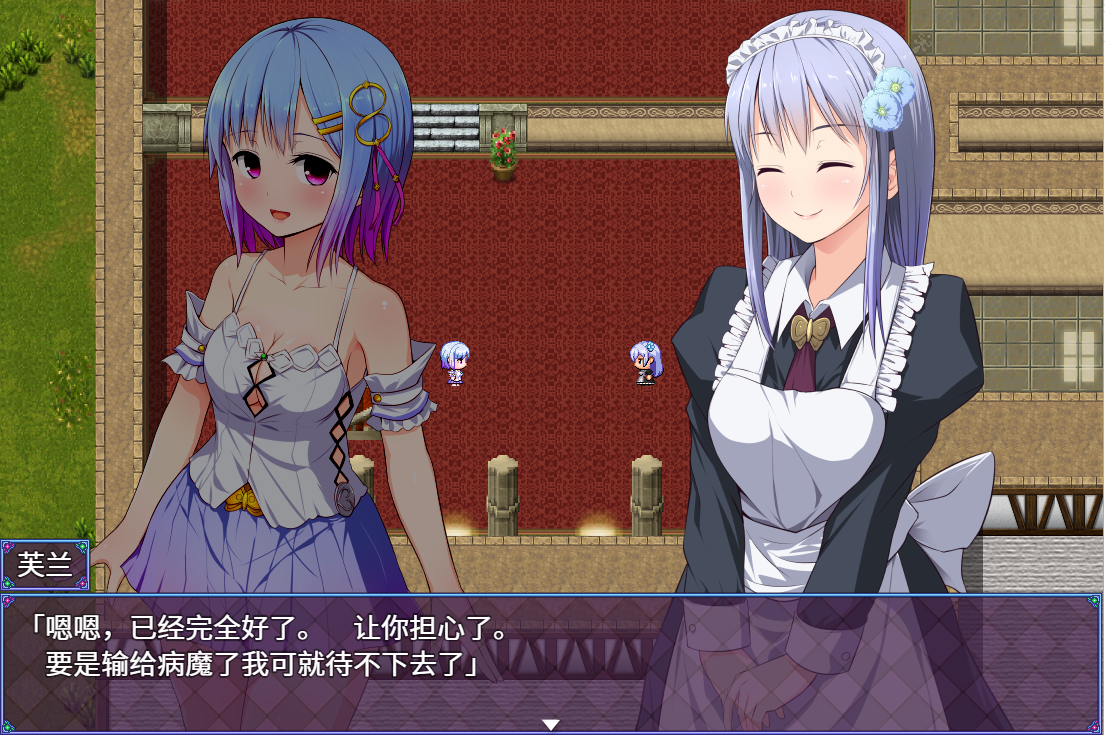Viewport: 1105px width, 735px height.
Task: Click the dialogue text box to continue
Action: pos(552,660)
